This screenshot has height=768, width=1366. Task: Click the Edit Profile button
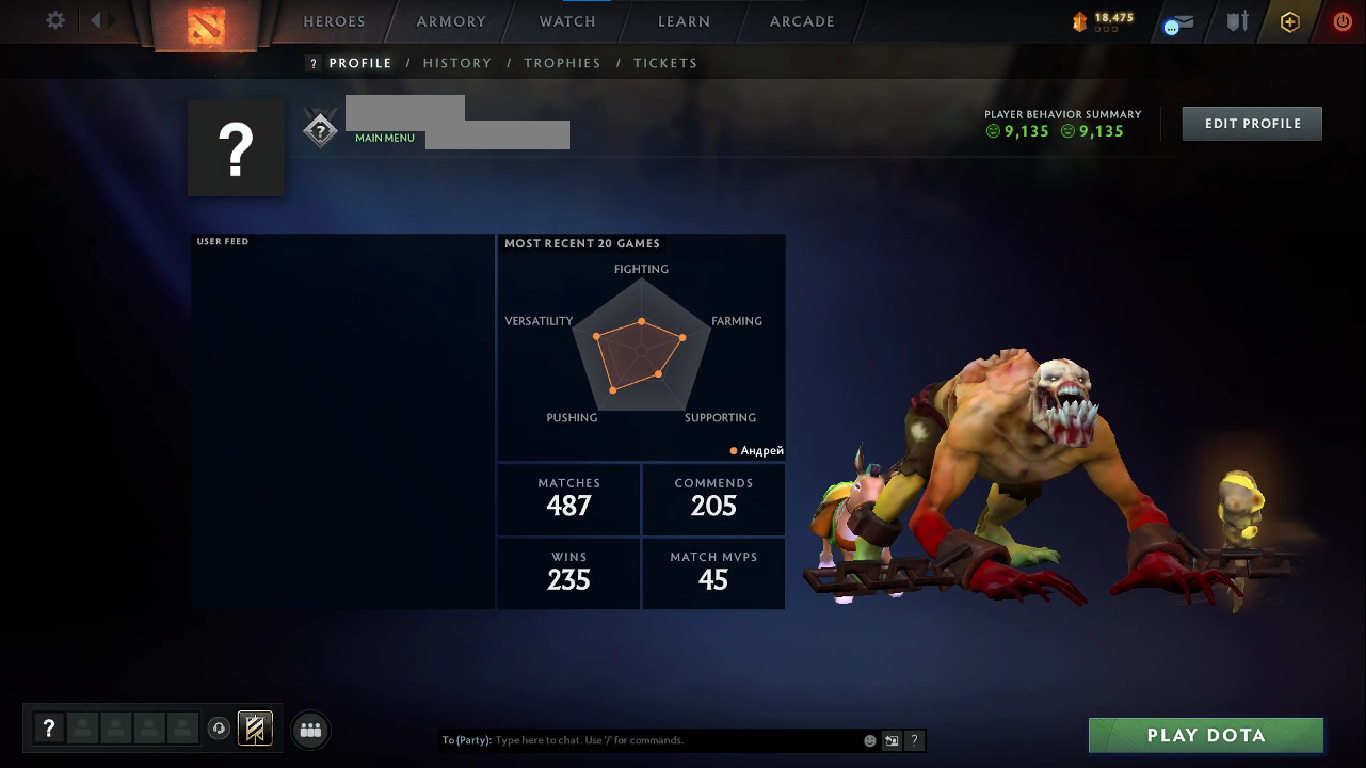coord(1252,124)
